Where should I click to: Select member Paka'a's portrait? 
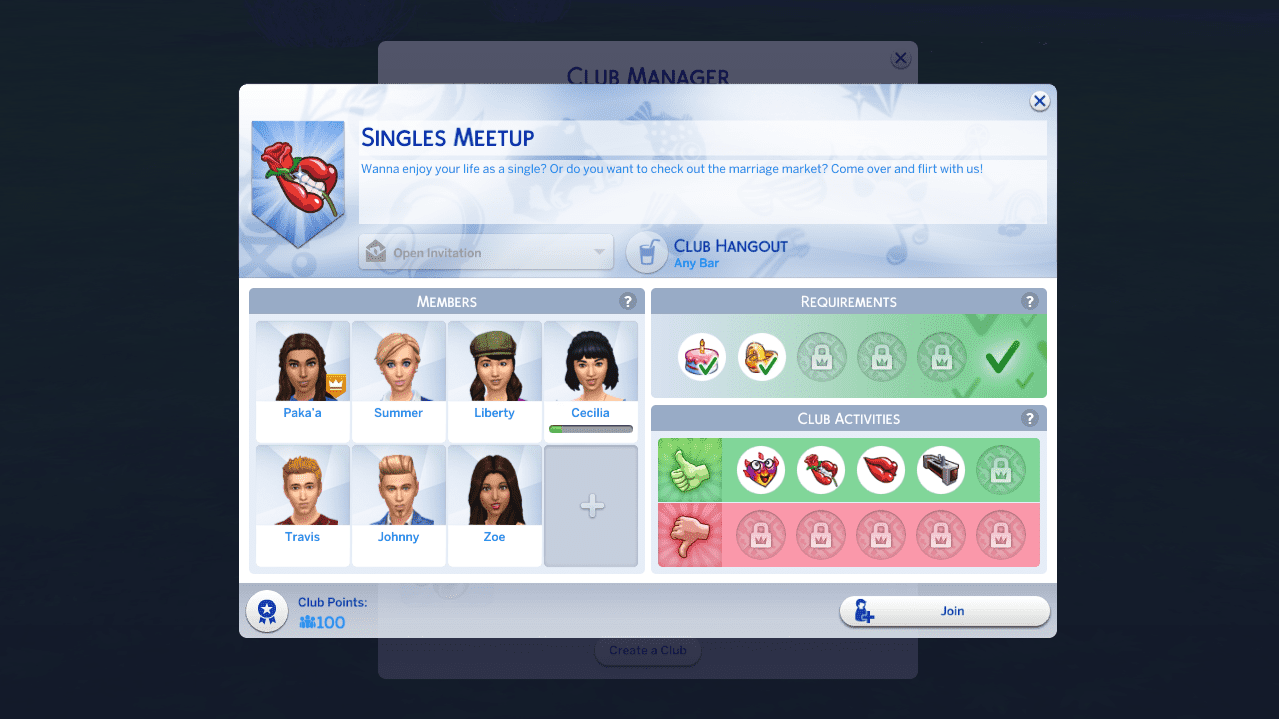[302, 370]
